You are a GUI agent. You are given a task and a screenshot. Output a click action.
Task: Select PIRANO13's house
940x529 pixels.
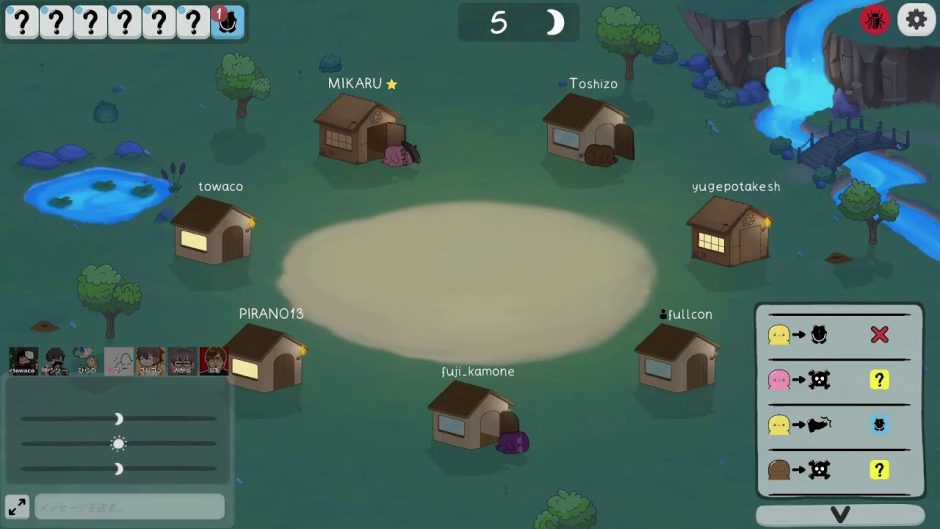265,357
